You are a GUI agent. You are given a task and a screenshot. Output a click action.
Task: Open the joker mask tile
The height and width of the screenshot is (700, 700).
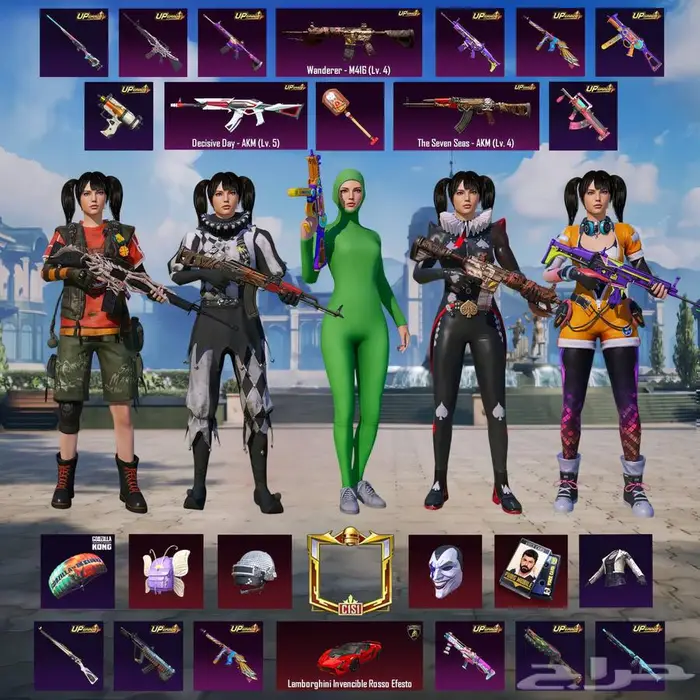click(x=444, y=571)
